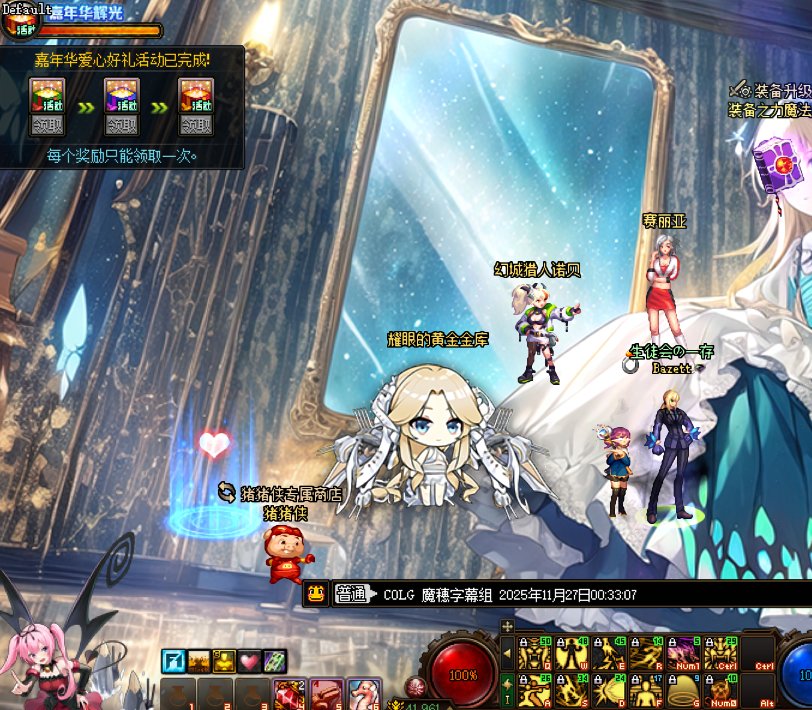Screen dimensions: 812x710
Task: Click the left arrow beside the skill bar
Action: pos(507,654)
